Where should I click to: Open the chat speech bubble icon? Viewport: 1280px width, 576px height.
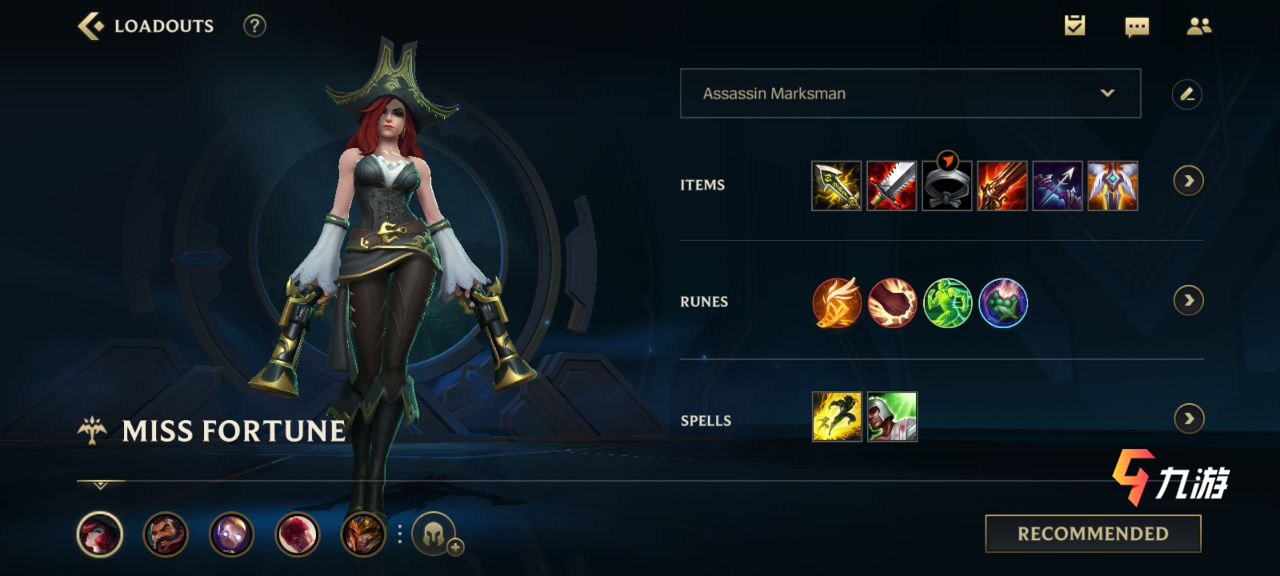[1137, 27]
